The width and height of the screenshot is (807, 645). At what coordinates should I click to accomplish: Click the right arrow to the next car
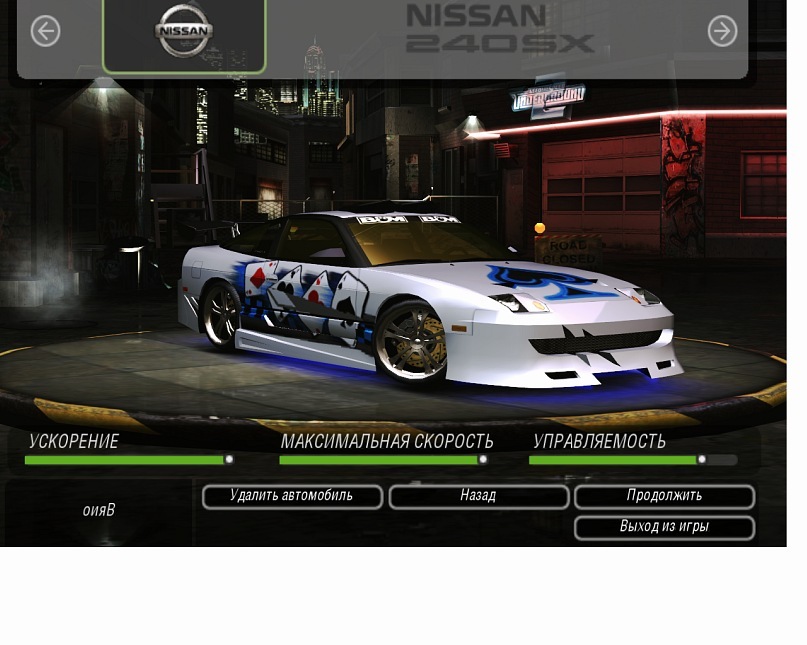pos(722,31)
